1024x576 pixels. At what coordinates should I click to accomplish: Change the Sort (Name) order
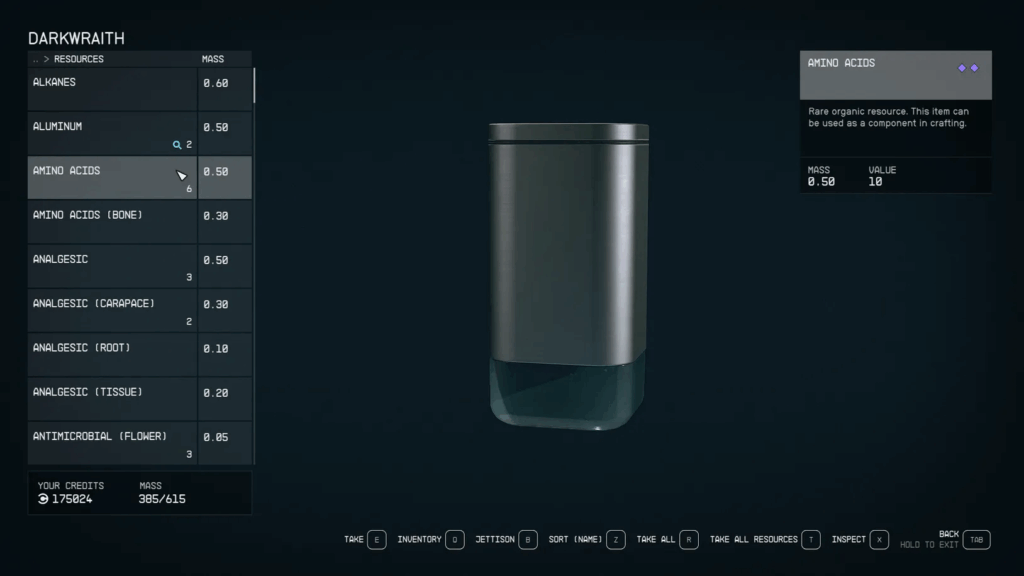coord(587,540)
